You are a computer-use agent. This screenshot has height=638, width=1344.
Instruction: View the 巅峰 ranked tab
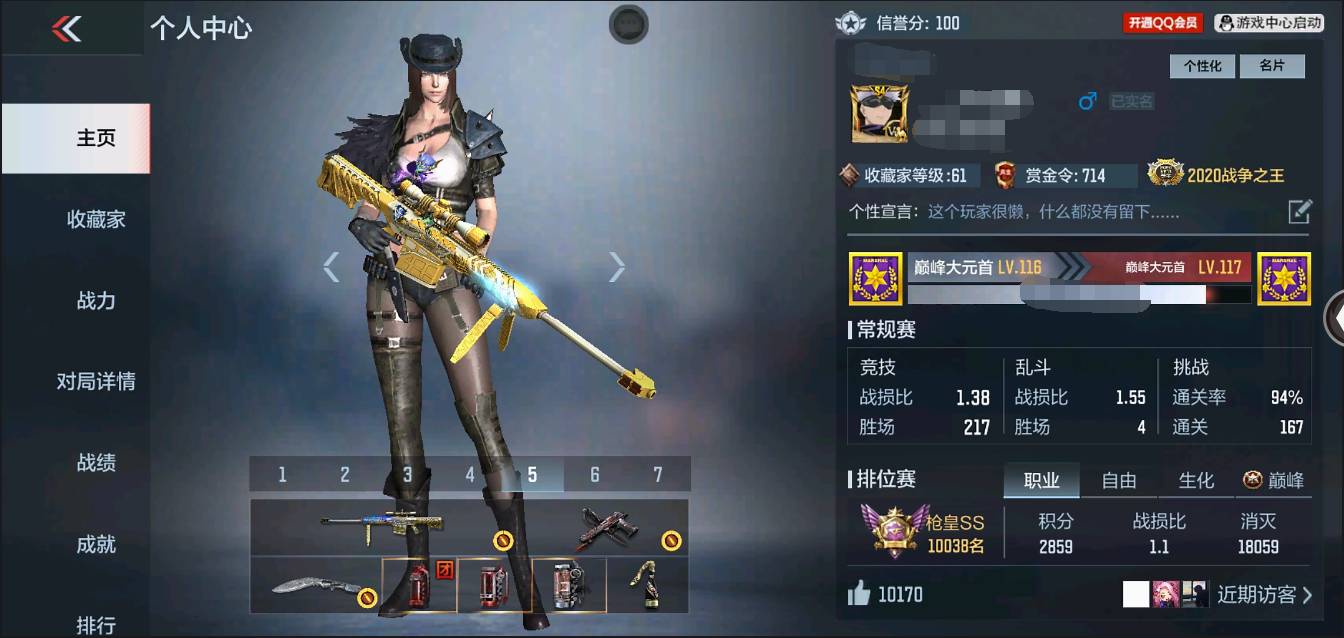pos(1273,480)
